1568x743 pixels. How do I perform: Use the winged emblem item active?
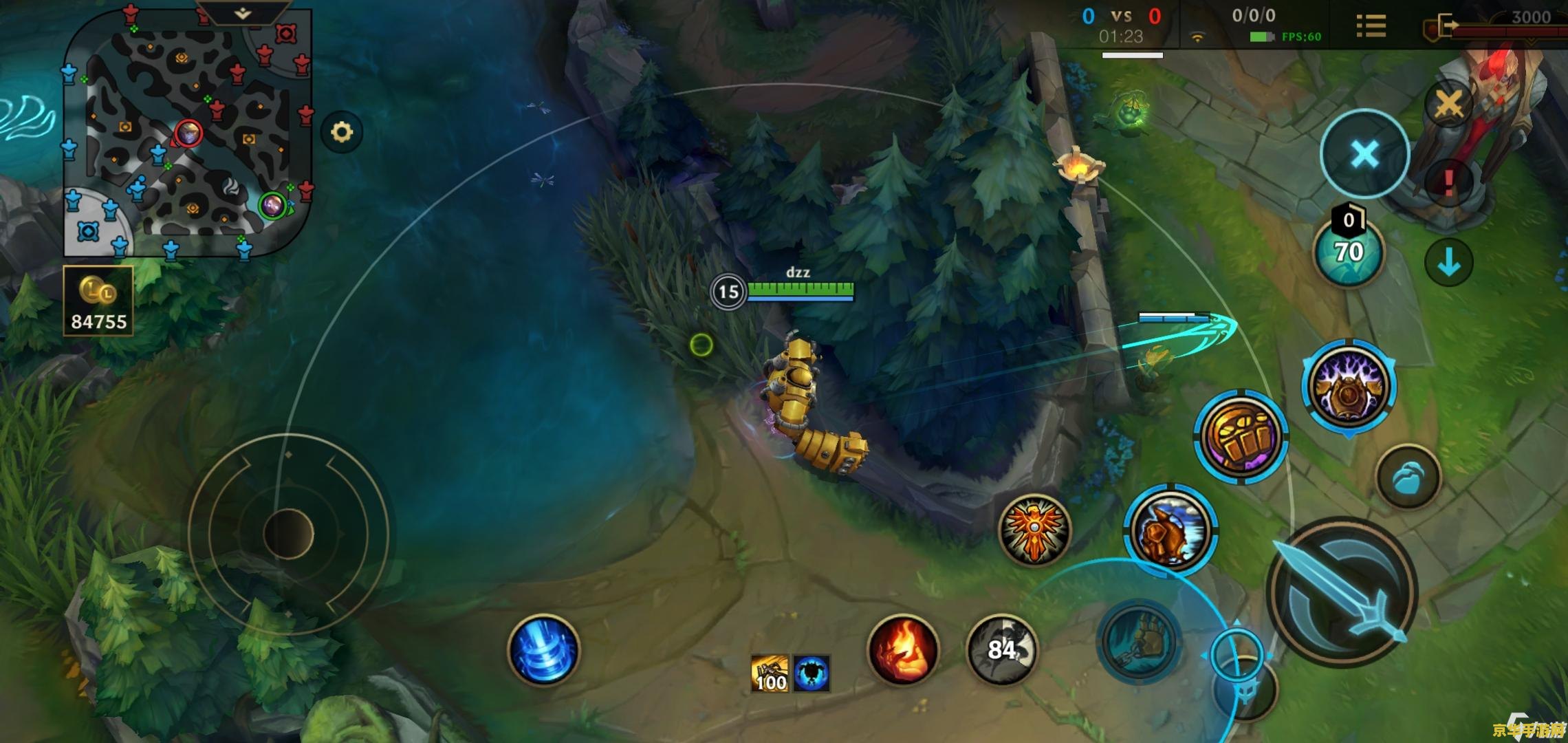(1034, 530)
